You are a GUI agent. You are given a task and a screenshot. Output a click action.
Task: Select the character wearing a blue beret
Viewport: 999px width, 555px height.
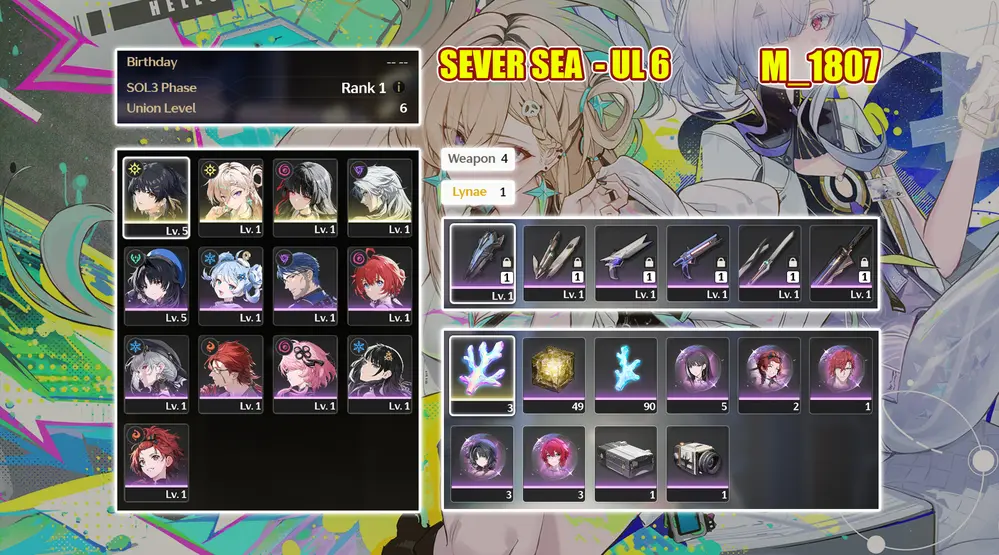155,285
